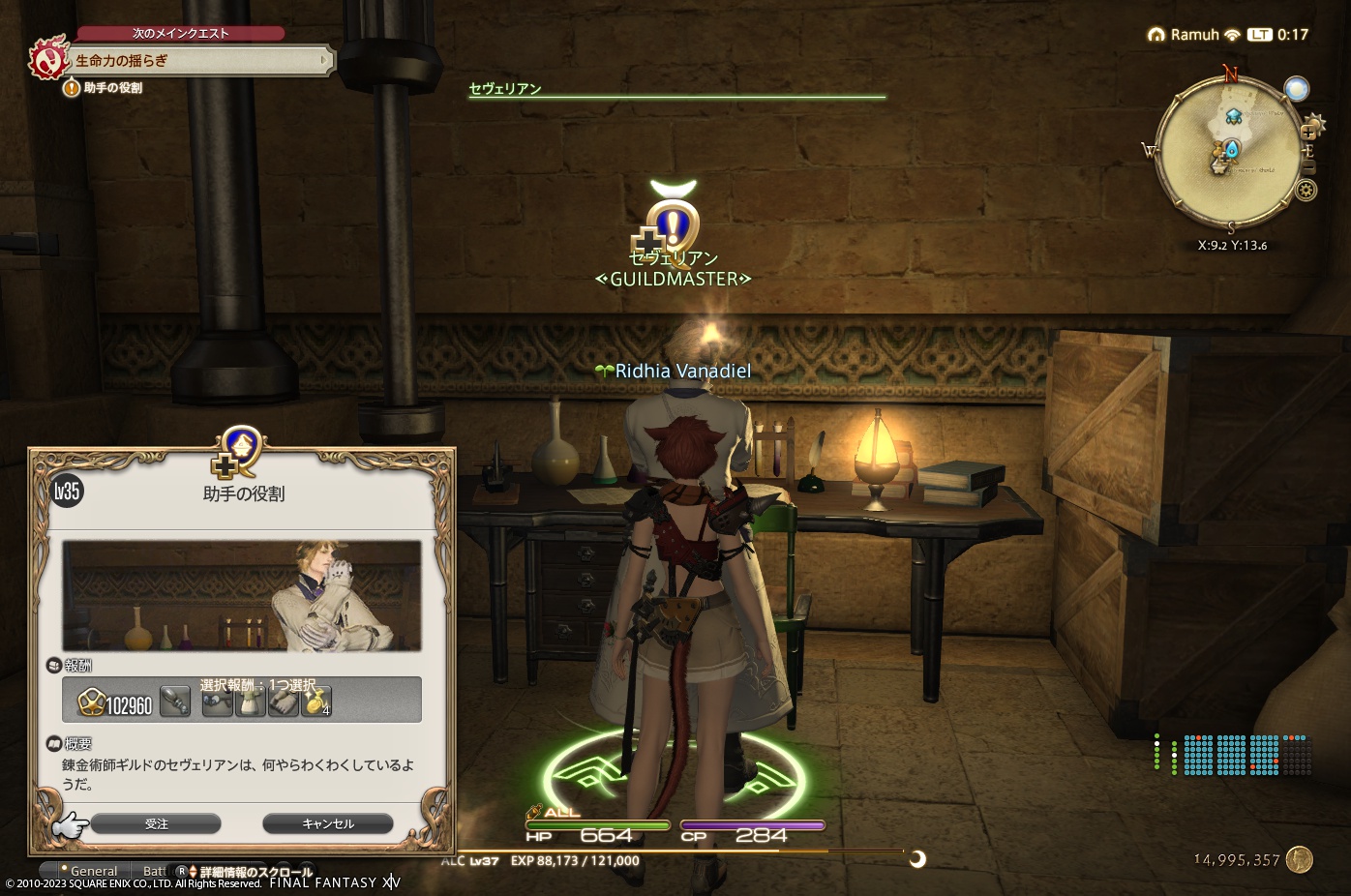Switch to the Battle chat tab
Viewport: 1351px width, 896px height.
(155, 870)
